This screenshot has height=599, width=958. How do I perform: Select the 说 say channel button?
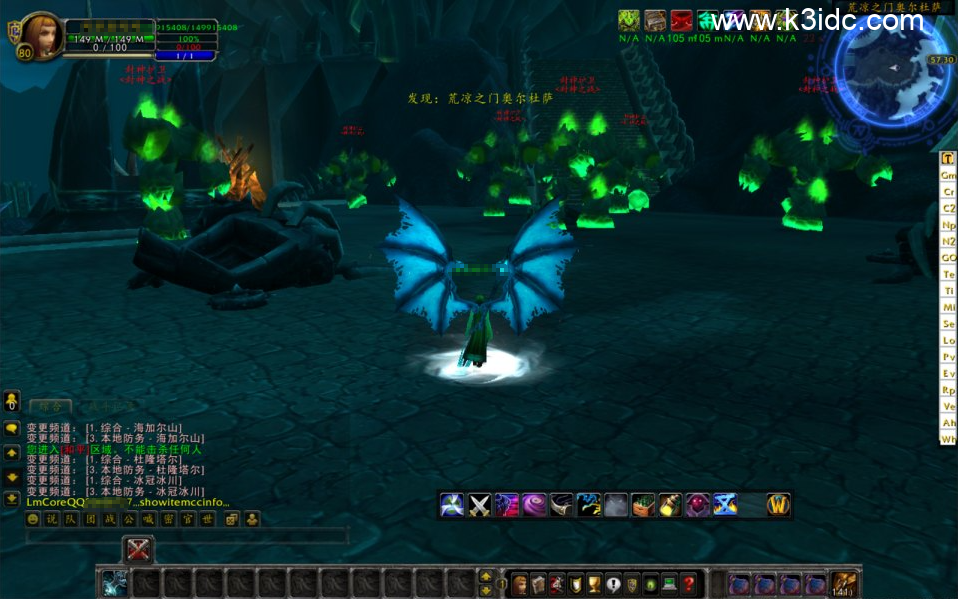(x=52, y=519)
